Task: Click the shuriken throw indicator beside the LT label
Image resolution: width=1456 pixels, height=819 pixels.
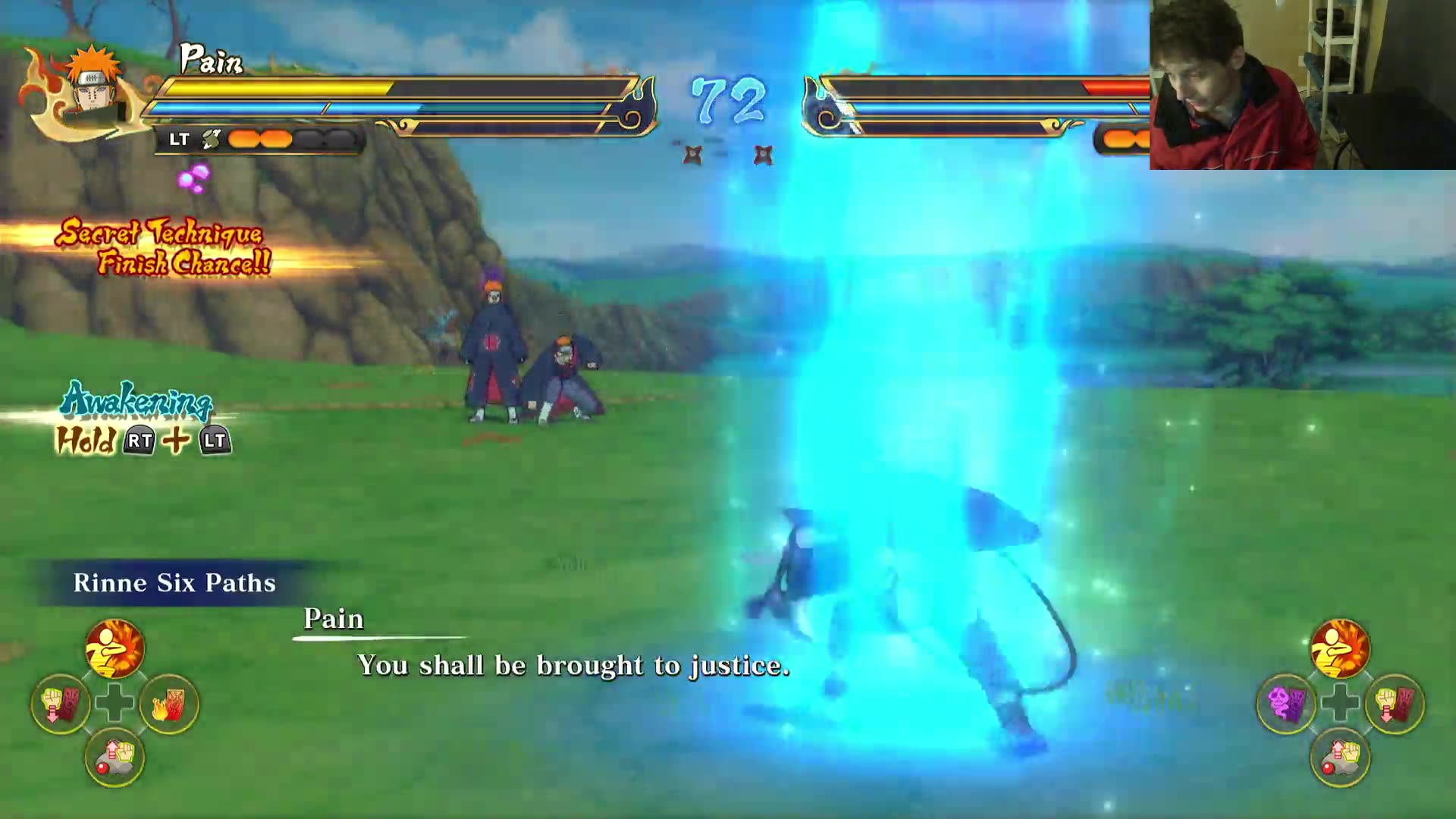Action: [211, 138]
